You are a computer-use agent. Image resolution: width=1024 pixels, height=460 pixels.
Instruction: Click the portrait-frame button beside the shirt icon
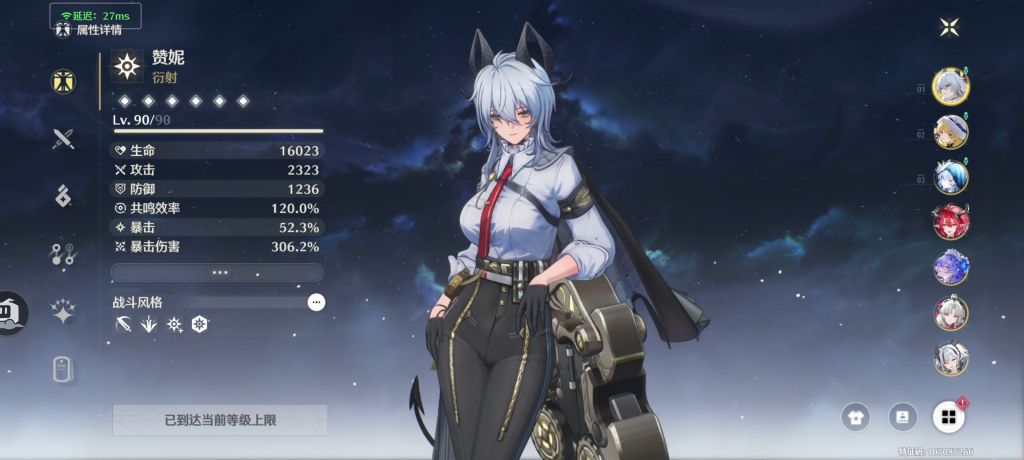click(903, 417)
